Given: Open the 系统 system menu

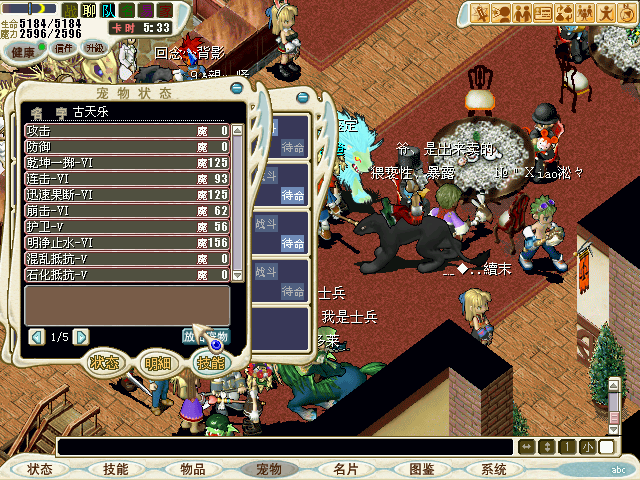Looking at the screenshot, I should point(494,469).
